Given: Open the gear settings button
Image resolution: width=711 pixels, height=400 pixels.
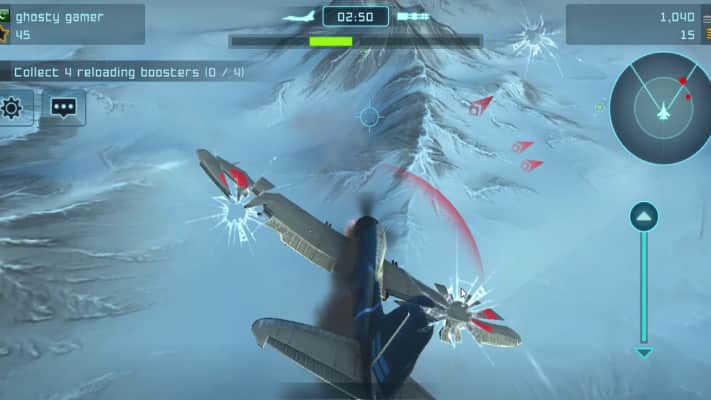Looking at the screenshot, I should point(13,107).
